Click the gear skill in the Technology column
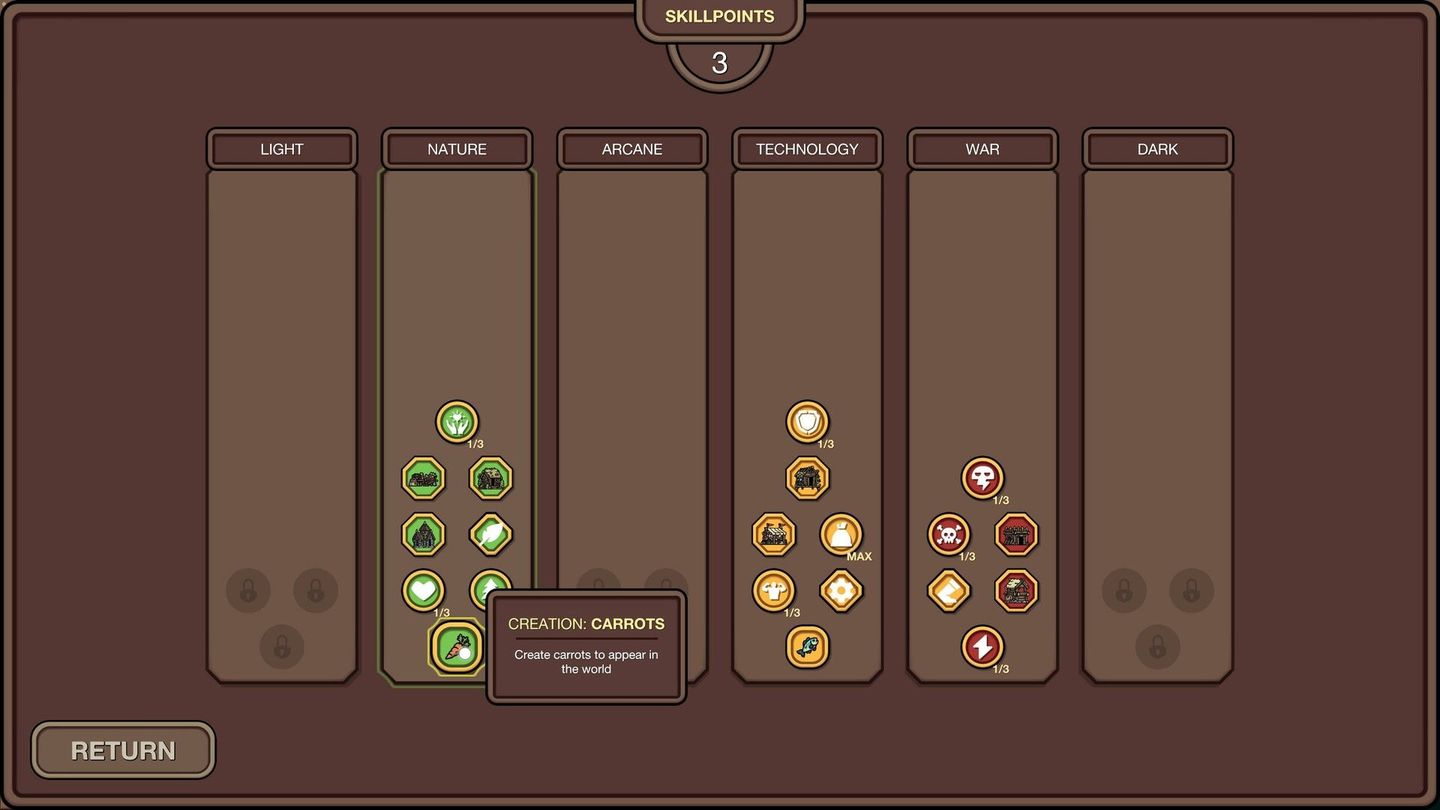1440x810 pixels. click(x=841, y=589)
